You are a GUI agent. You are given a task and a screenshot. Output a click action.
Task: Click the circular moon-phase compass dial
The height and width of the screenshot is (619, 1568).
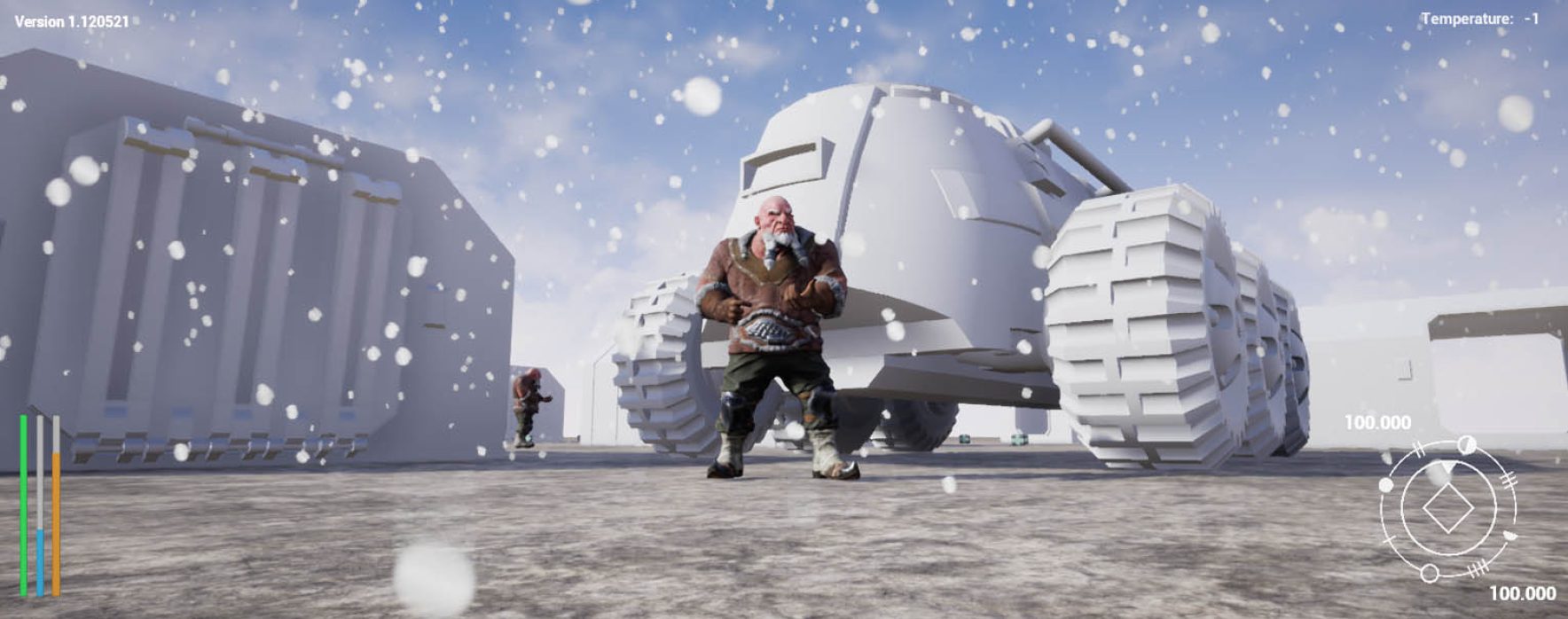click(1446, 510)
